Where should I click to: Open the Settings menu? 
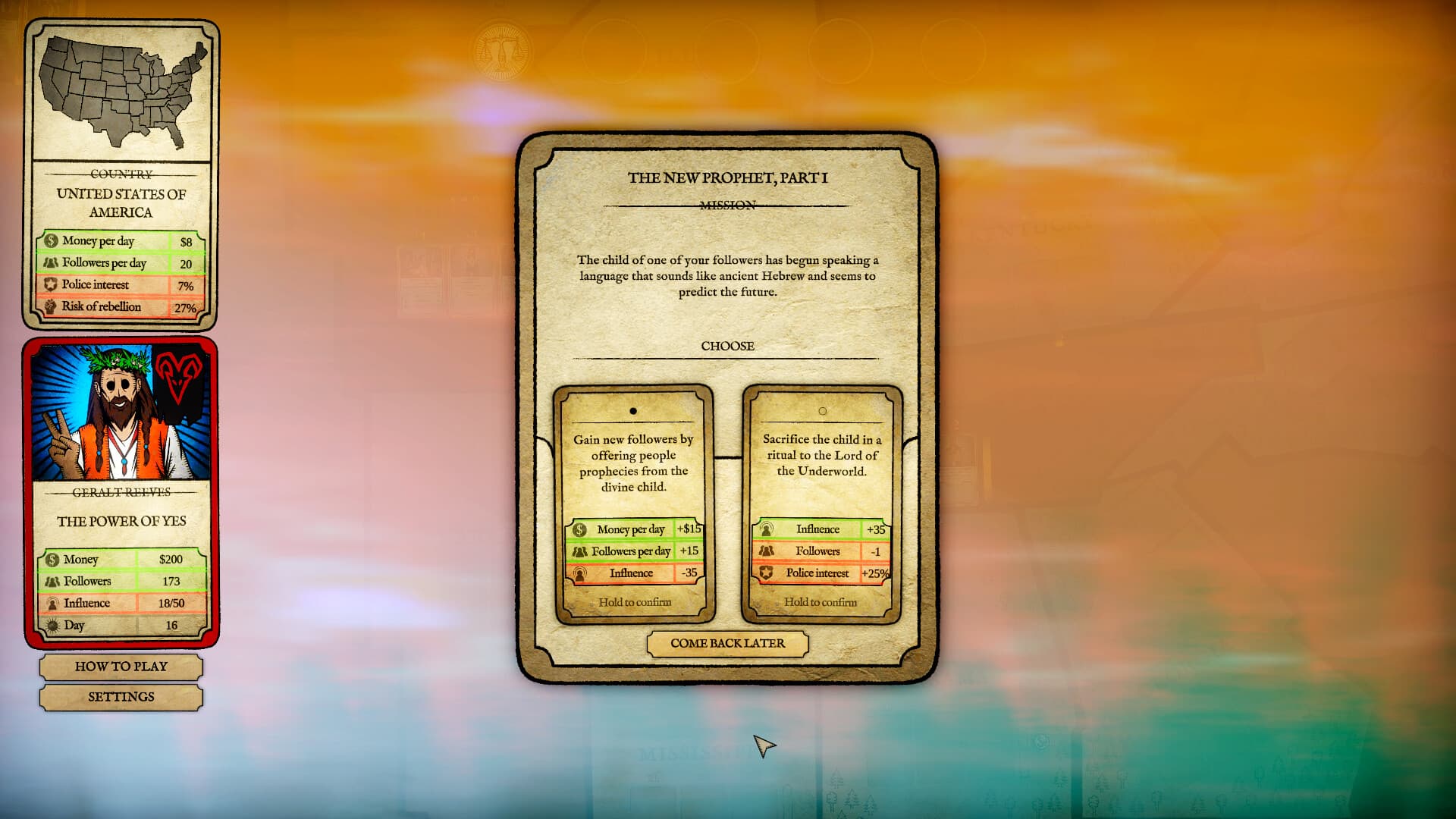click(121, 697)
